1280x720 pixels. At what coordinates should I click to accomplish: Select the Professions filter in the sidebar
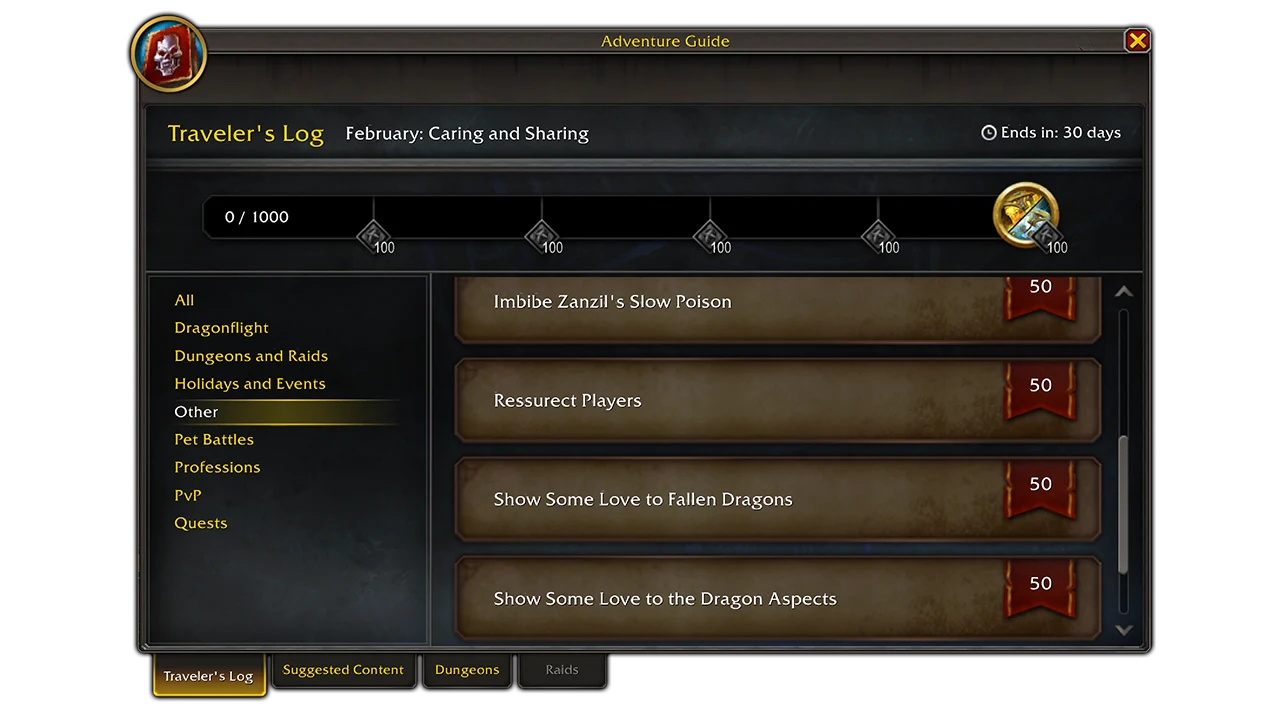click(x=218, y=467)
